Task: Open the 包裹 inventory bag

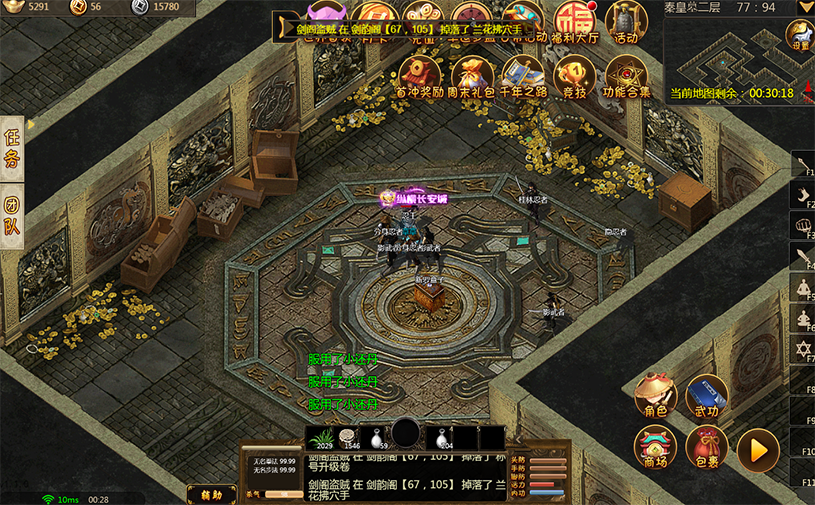Action: 706,447
